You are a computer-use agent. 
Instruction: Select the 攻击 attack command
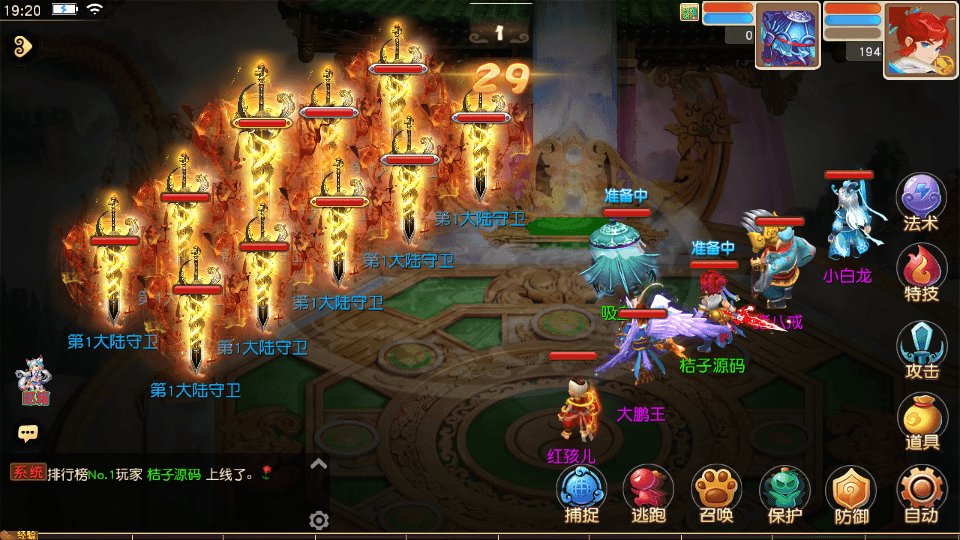(x=921, y=347)
